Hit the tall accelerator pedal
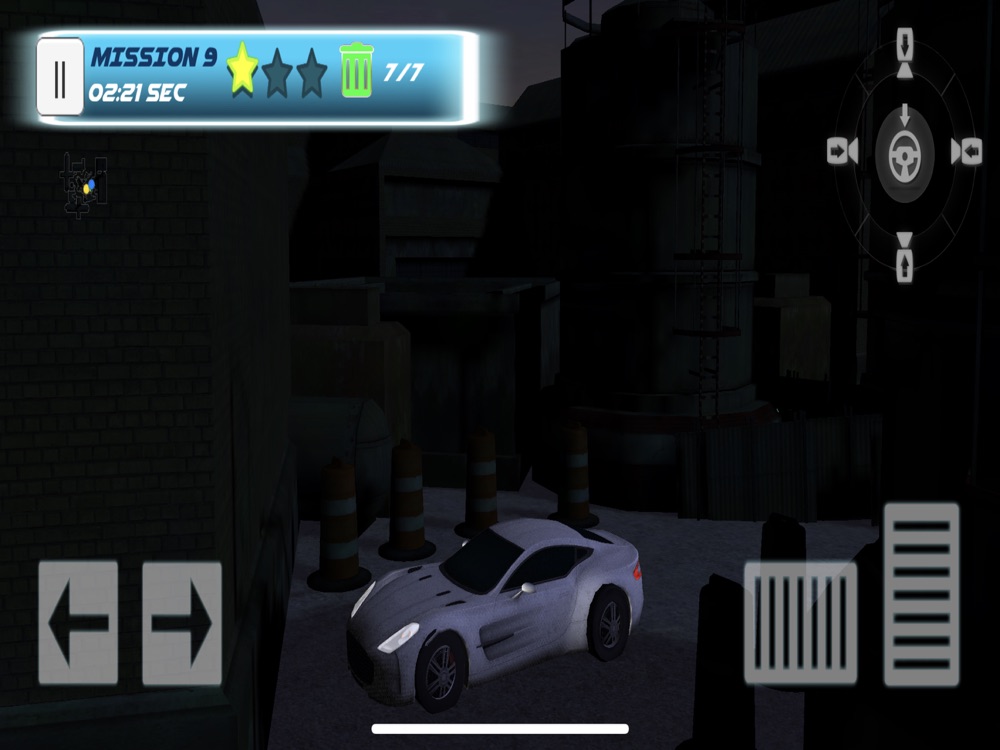 pyautogui.click(x=921, y=594)
